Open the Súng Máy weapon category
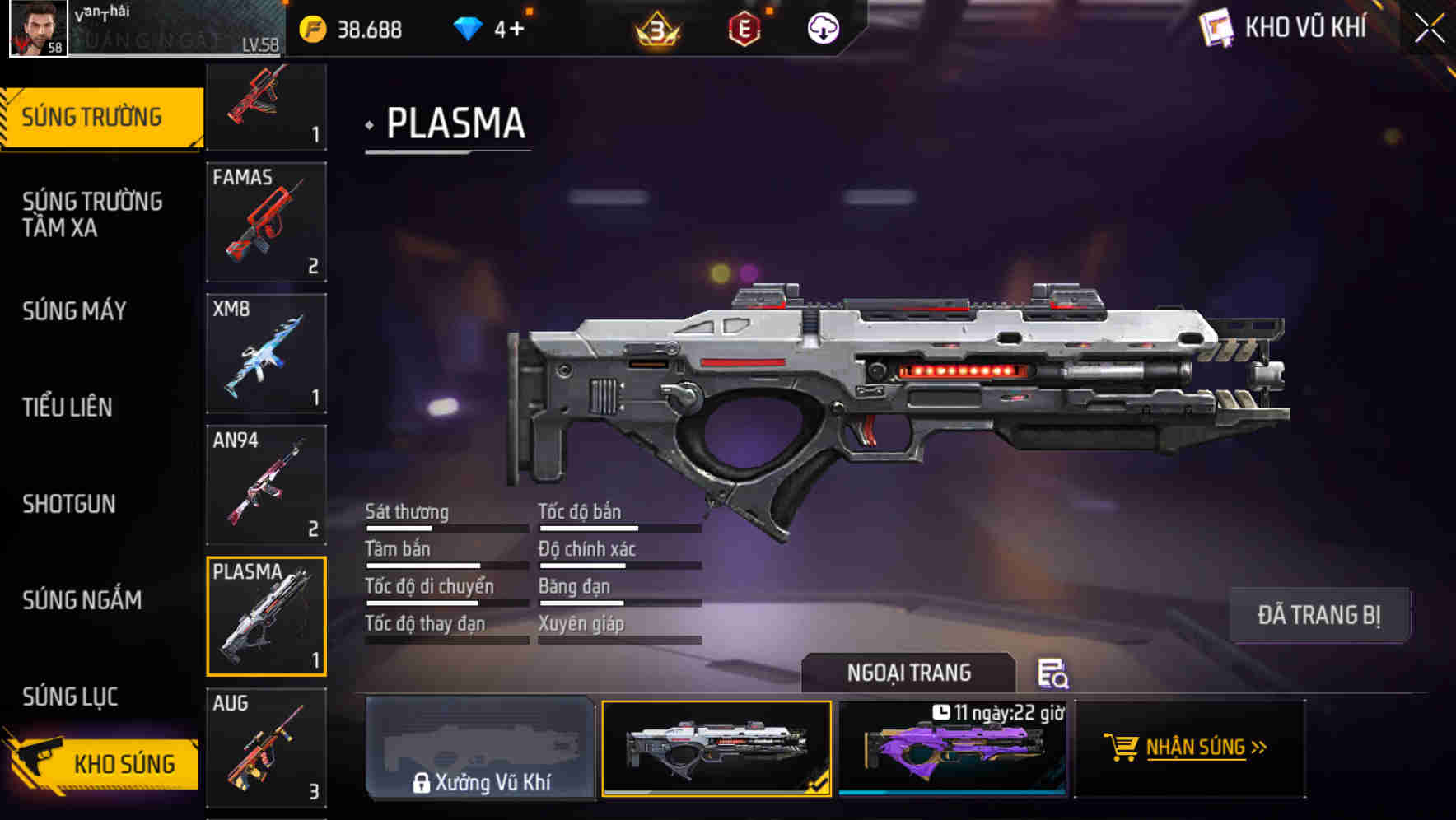Viewport: 1456px width, 820px height. 75,311
